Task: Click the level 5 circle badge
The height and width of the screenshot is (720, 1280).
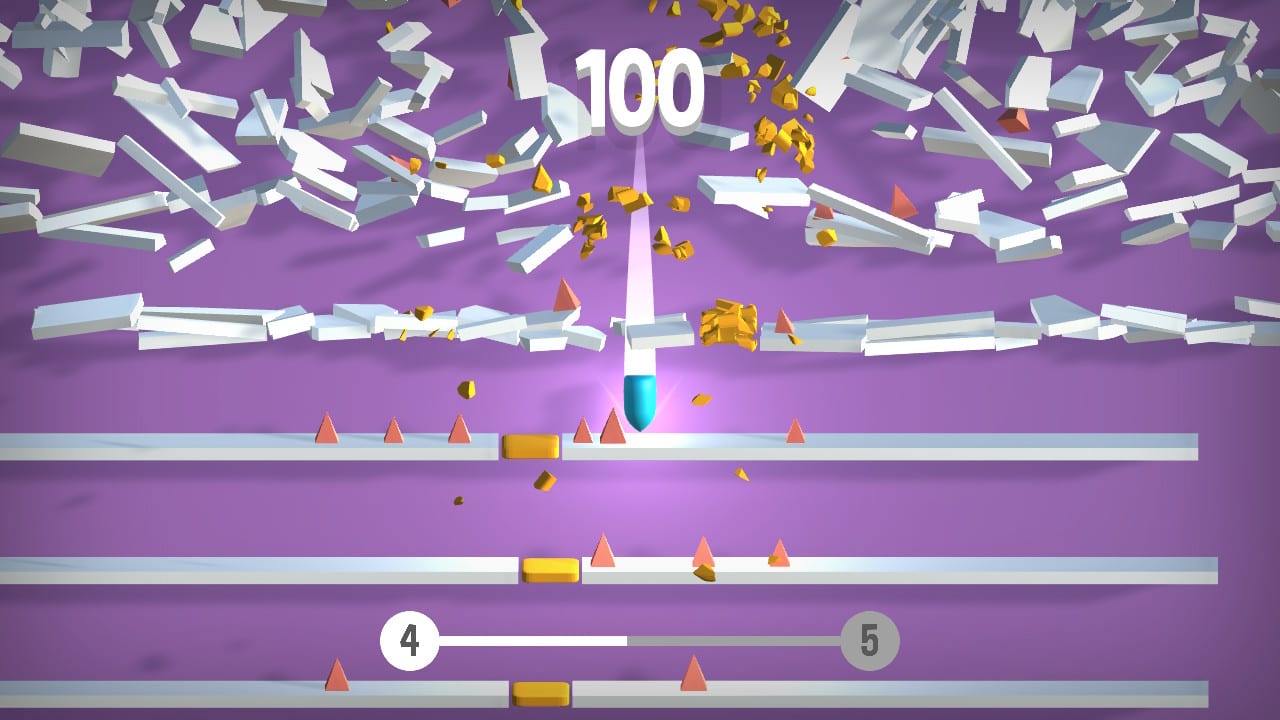Action: [867, 638]
